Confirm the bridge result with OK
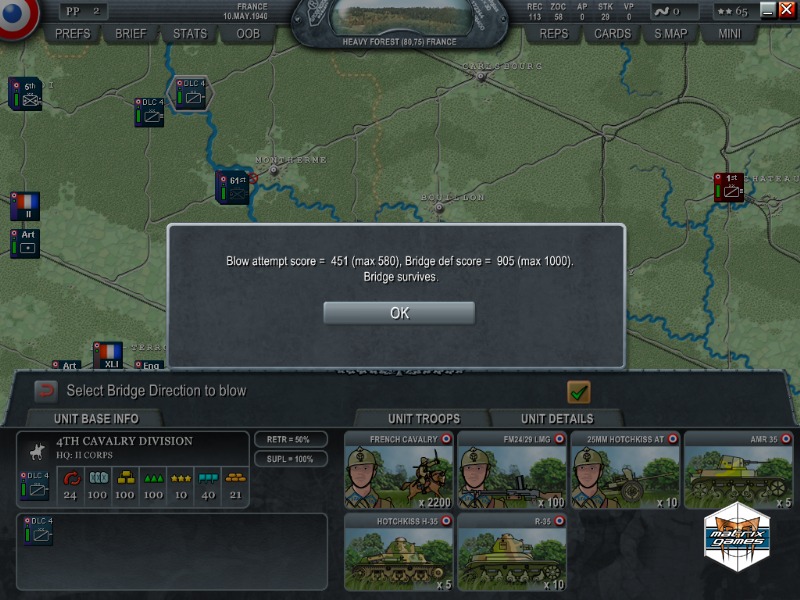Screen dimensions: 800x600 398,313
